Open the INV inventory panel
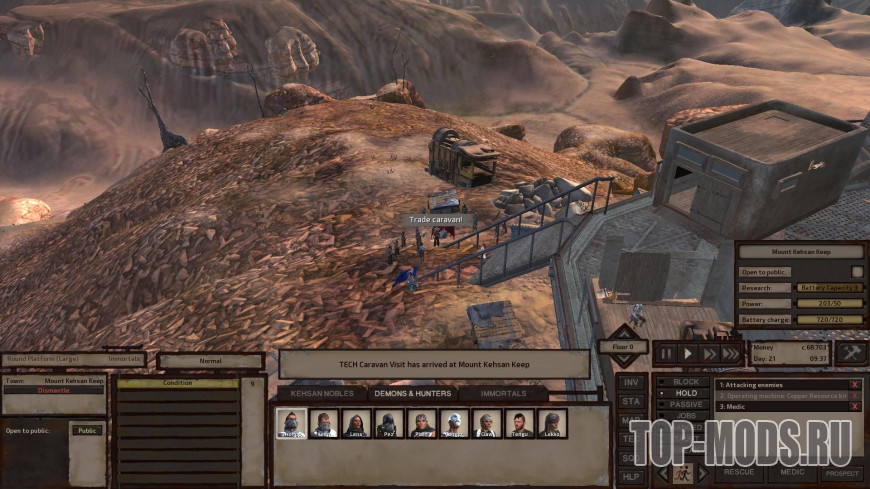The image size is (870, 489). 631,382
